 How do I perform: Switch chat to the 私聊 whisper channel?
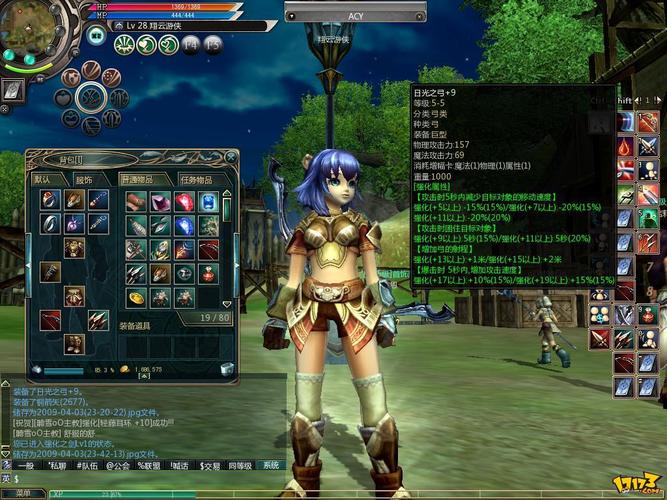click(57, 465)
